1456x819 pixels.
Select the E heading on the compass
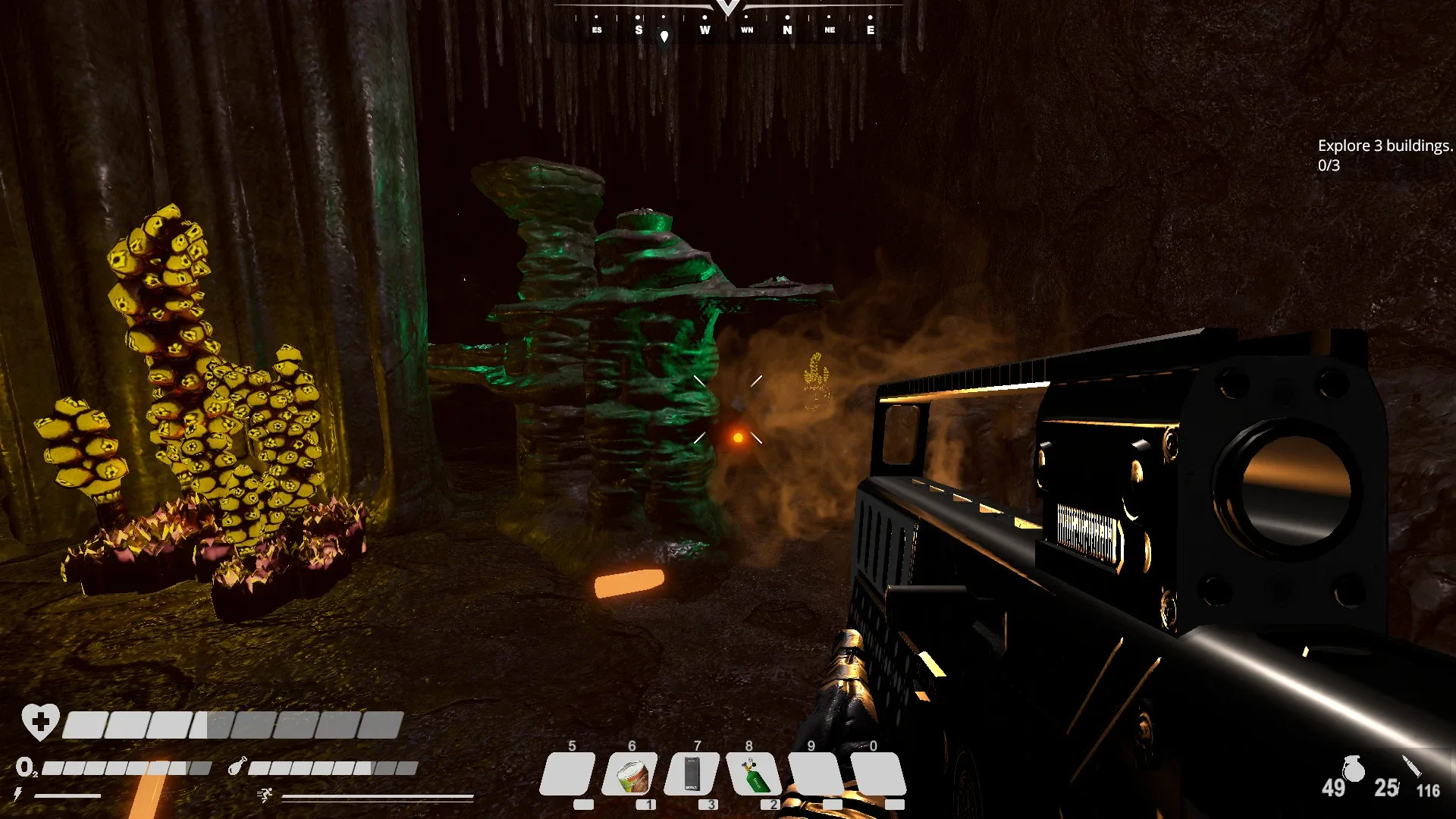tap(870, 30)
